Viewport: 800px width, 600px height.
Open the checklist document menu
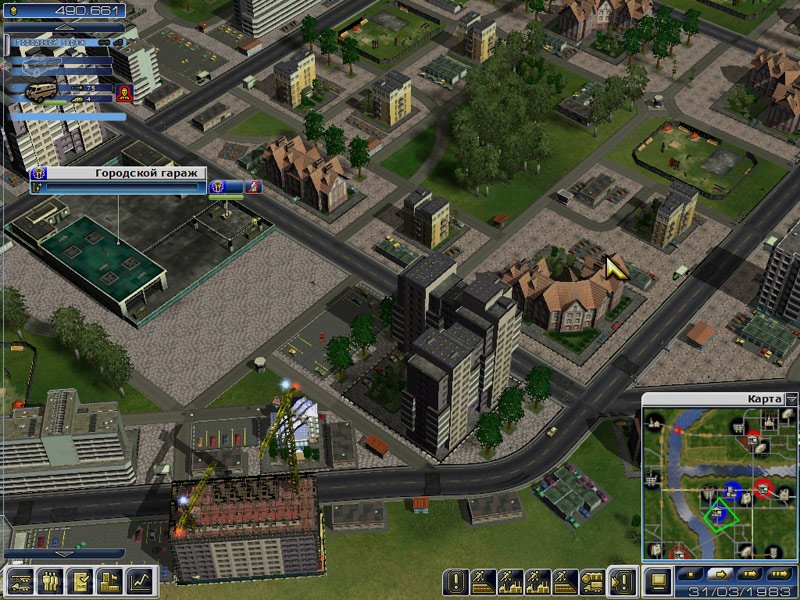[x=80, y=580]
